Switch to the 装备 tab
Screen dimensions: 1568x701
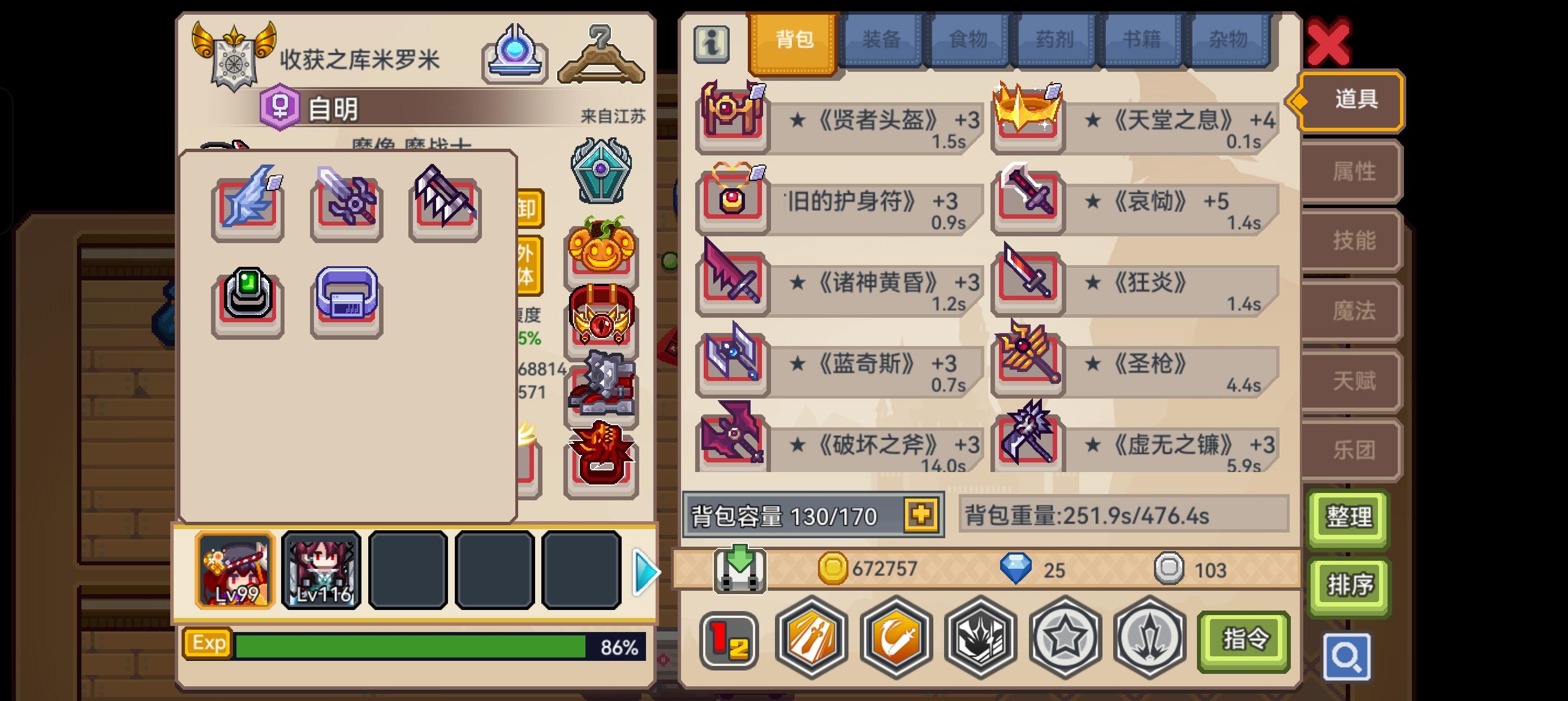[881, 40]
